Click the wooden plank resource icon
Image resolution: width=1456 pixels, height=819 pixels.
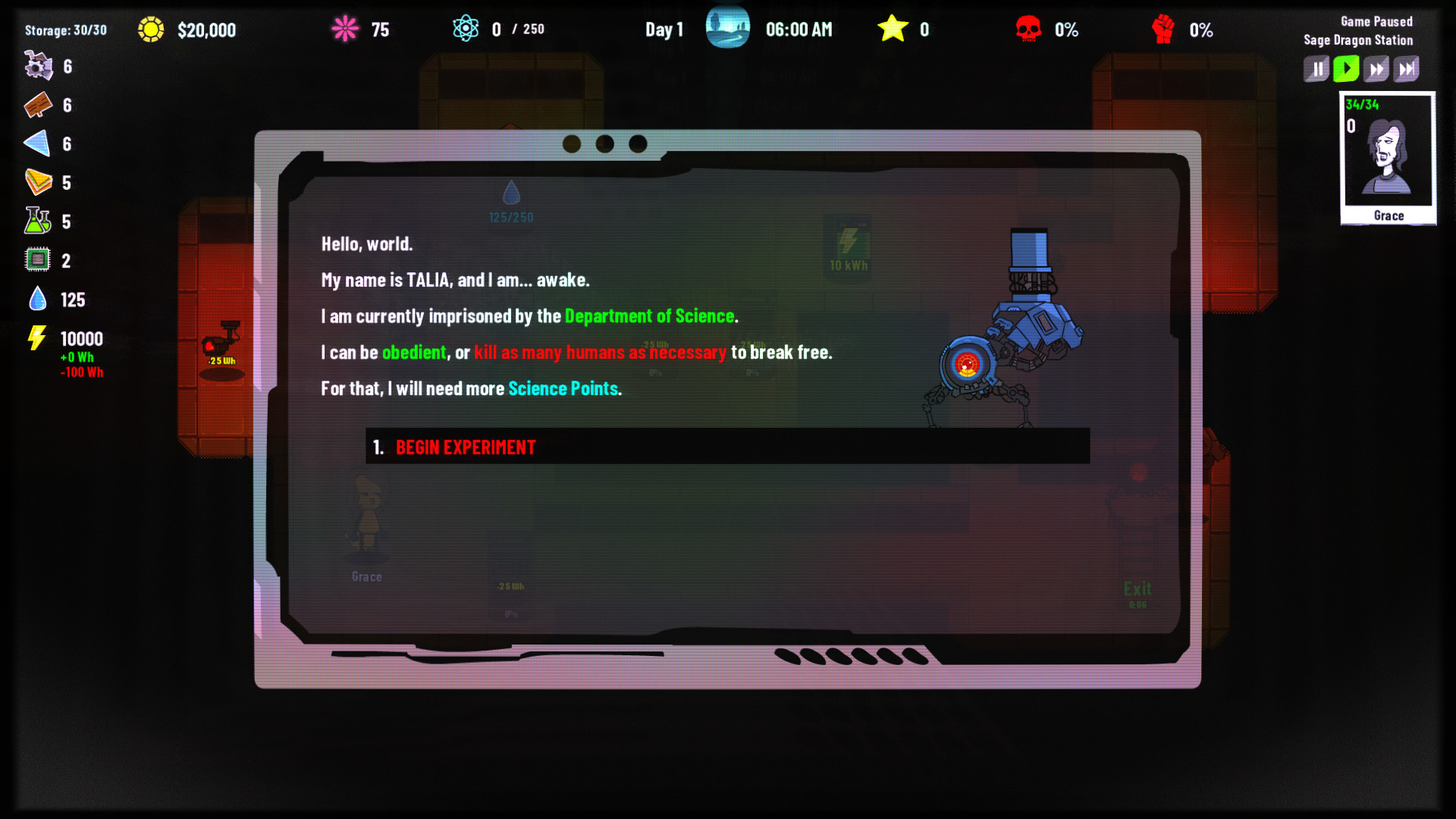tap(38, 105)
